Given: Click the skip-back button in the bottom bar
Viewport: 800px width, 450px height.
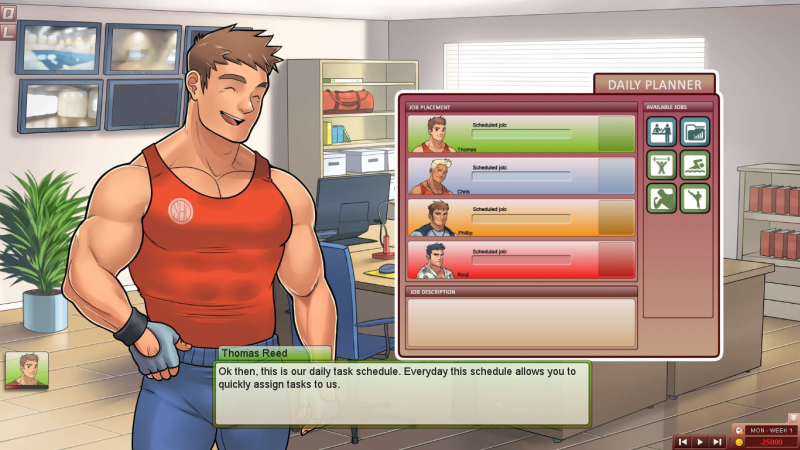Looking at the screenshot, I should 683,441.
